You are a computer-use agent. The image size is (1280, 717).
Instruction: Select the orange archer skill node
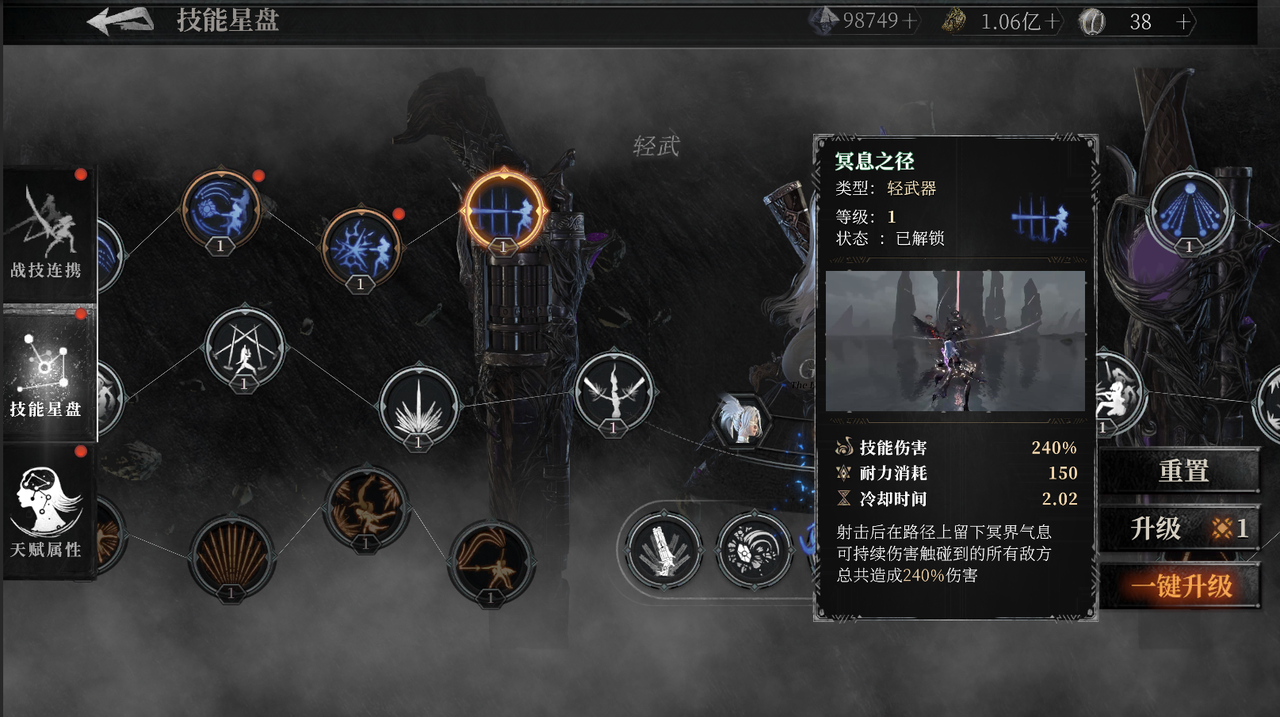[490, 561]
